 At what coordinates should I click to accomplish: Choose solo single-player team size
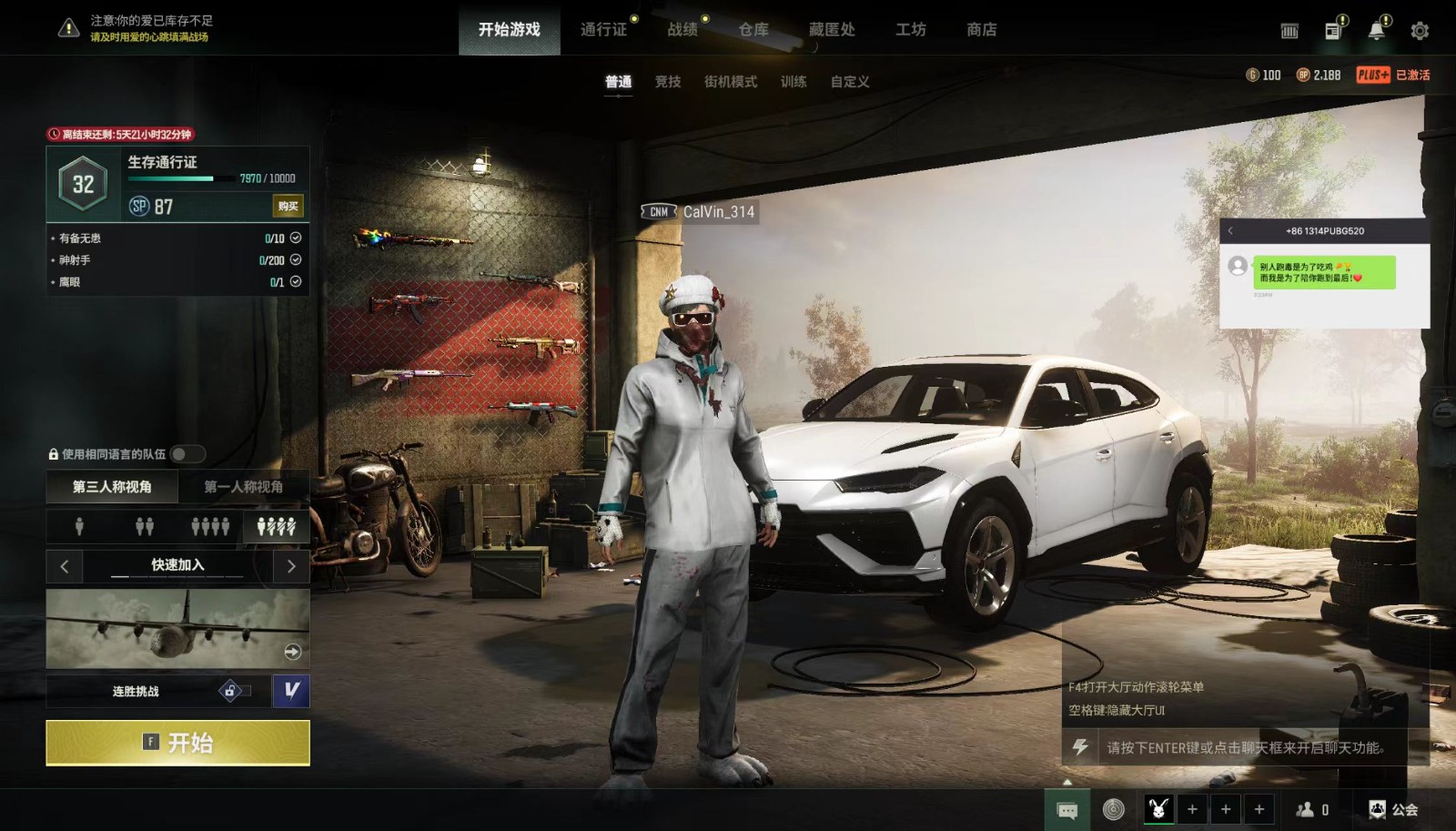tap(79, 526)
